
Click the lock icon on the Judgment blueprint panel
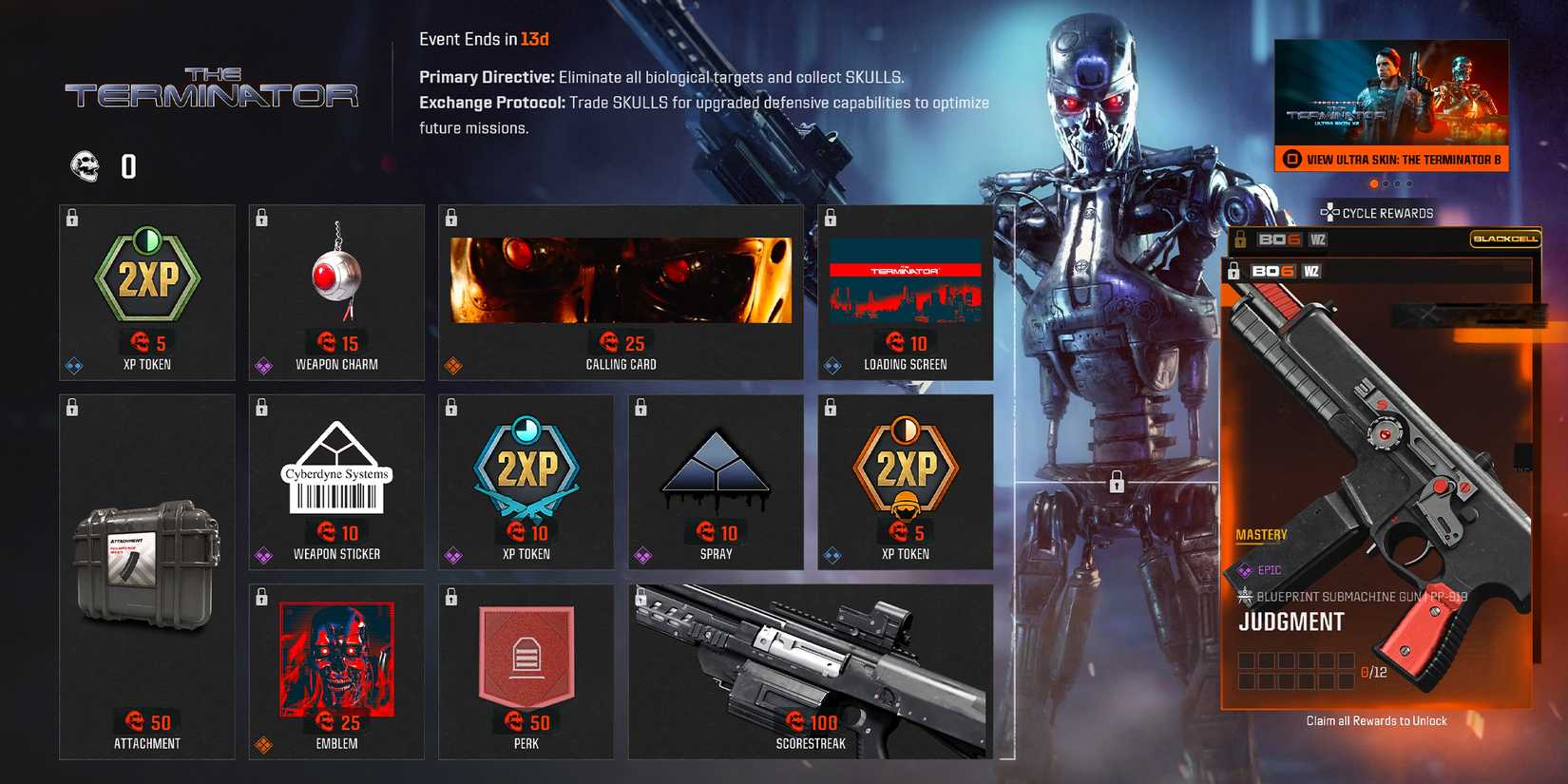click(x=1233, y=271)
